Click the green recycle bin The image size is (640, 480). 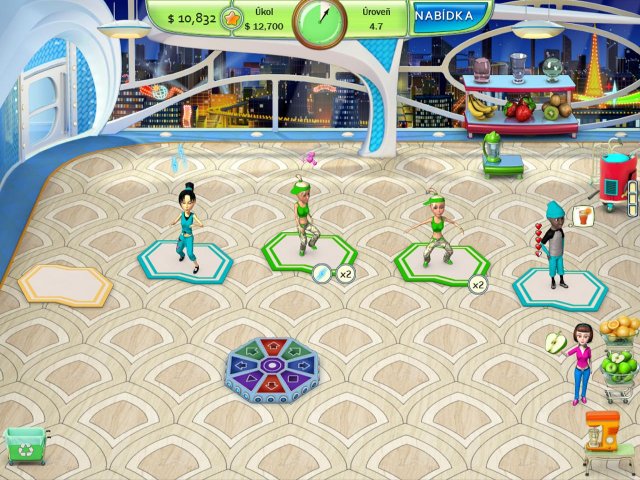(x=26, y=445)
